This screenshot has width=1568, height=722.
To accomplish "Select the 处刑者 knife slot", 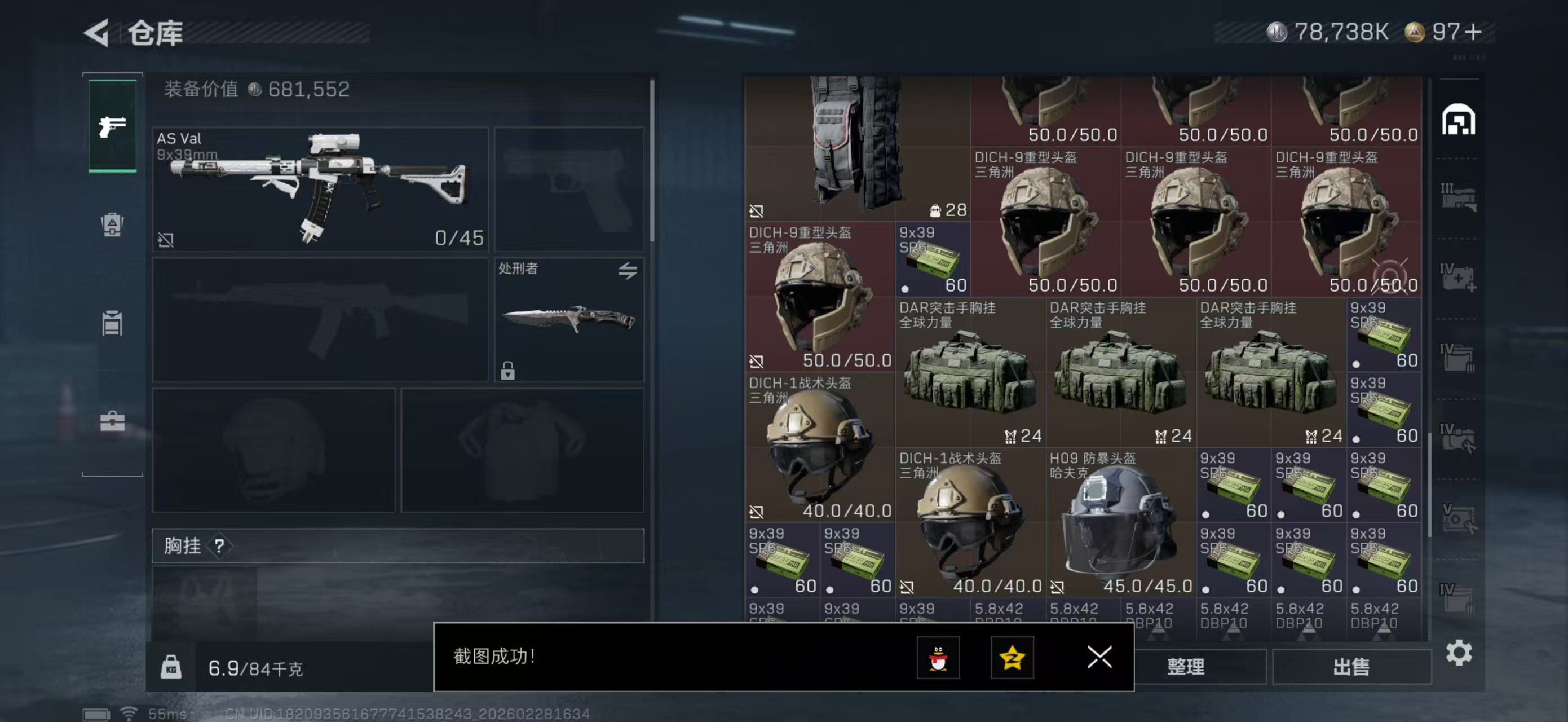I will pos(568,320).
